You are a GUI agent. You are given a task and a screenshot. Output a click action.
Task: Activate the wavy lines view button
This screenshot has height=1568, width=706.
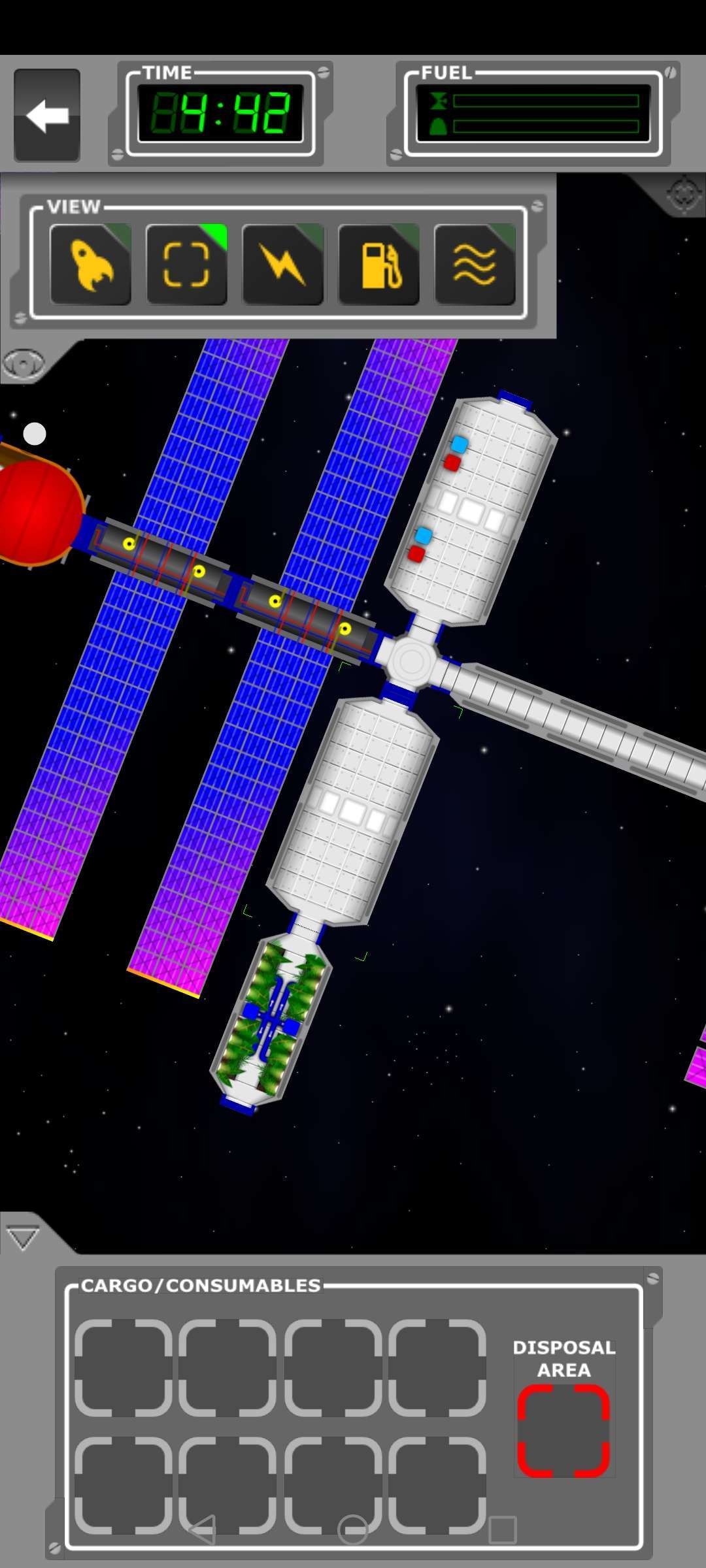[475, 265]
